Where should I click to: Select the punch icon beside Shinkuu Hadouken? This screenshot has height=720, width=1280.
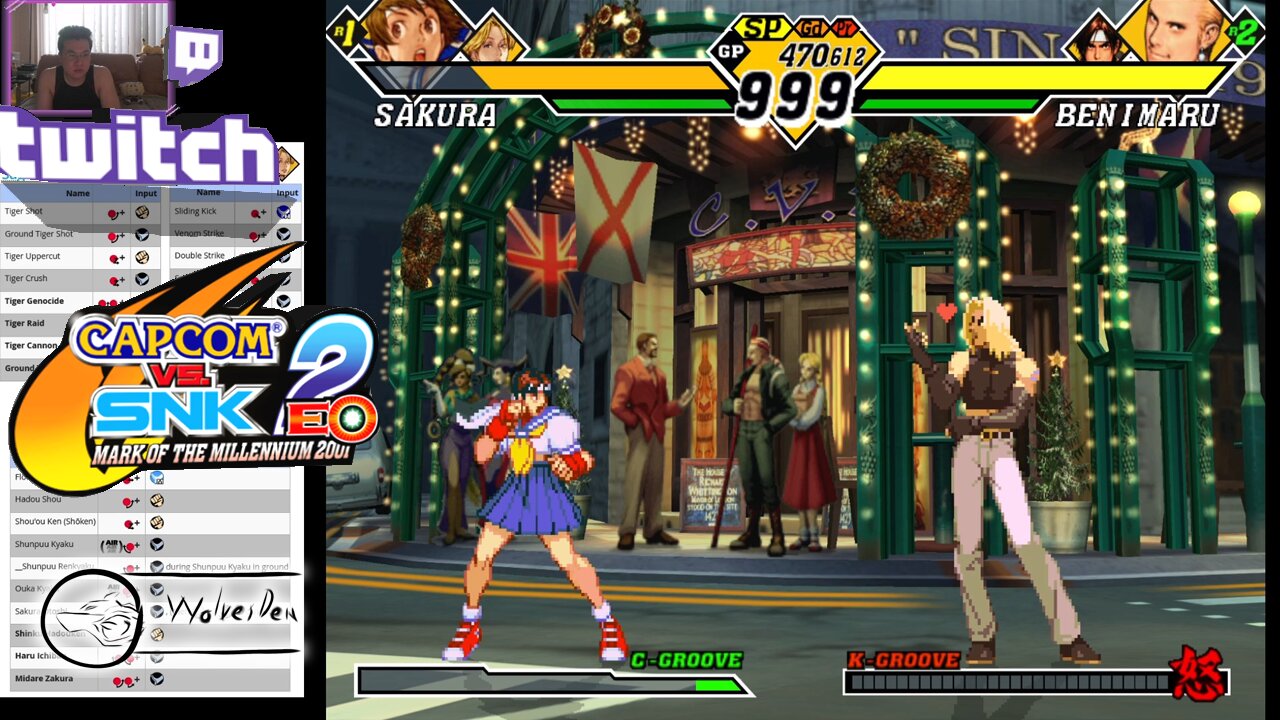coord(157,634)
